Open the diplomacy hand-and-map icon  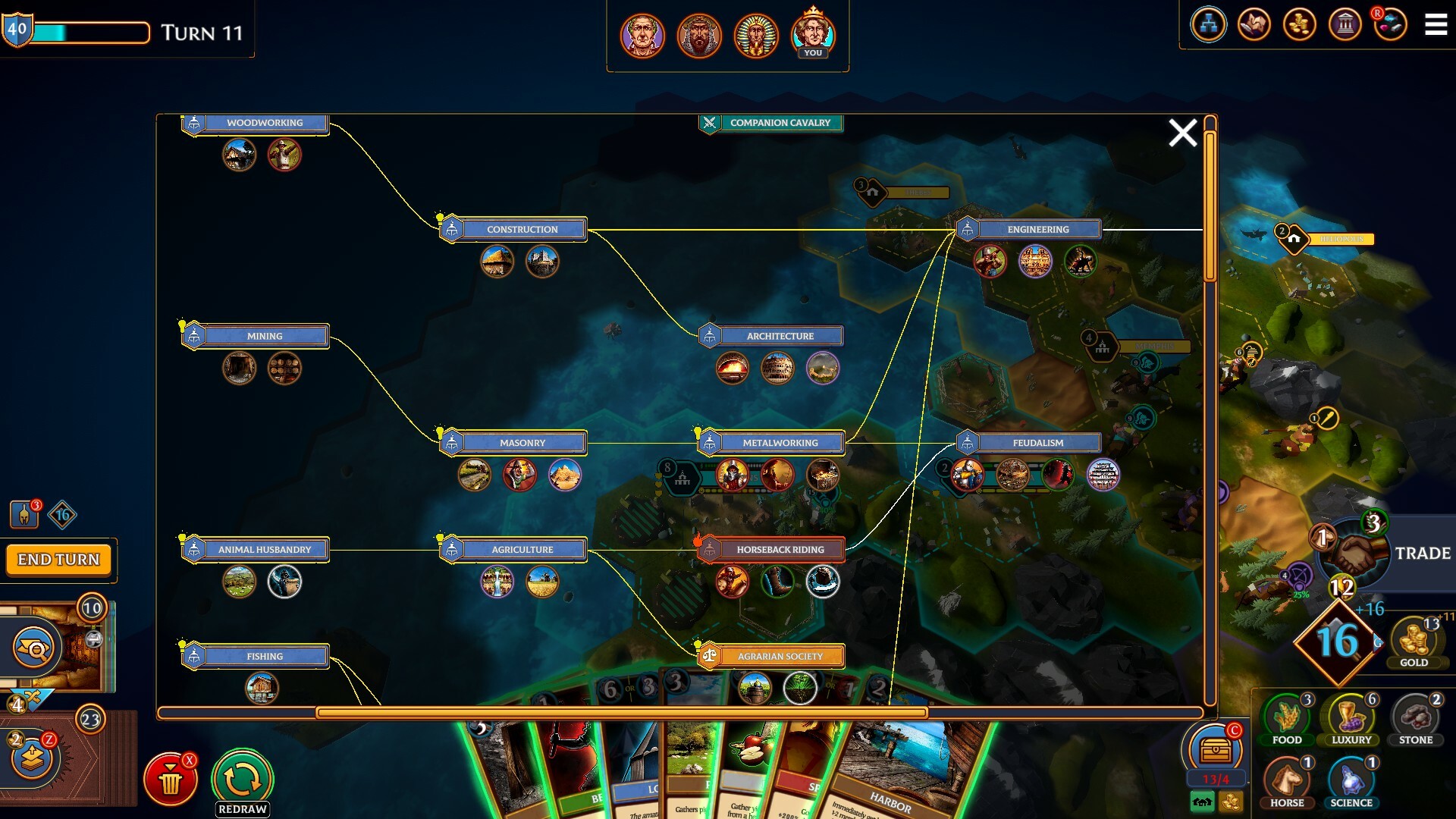tap(1255, 24)
